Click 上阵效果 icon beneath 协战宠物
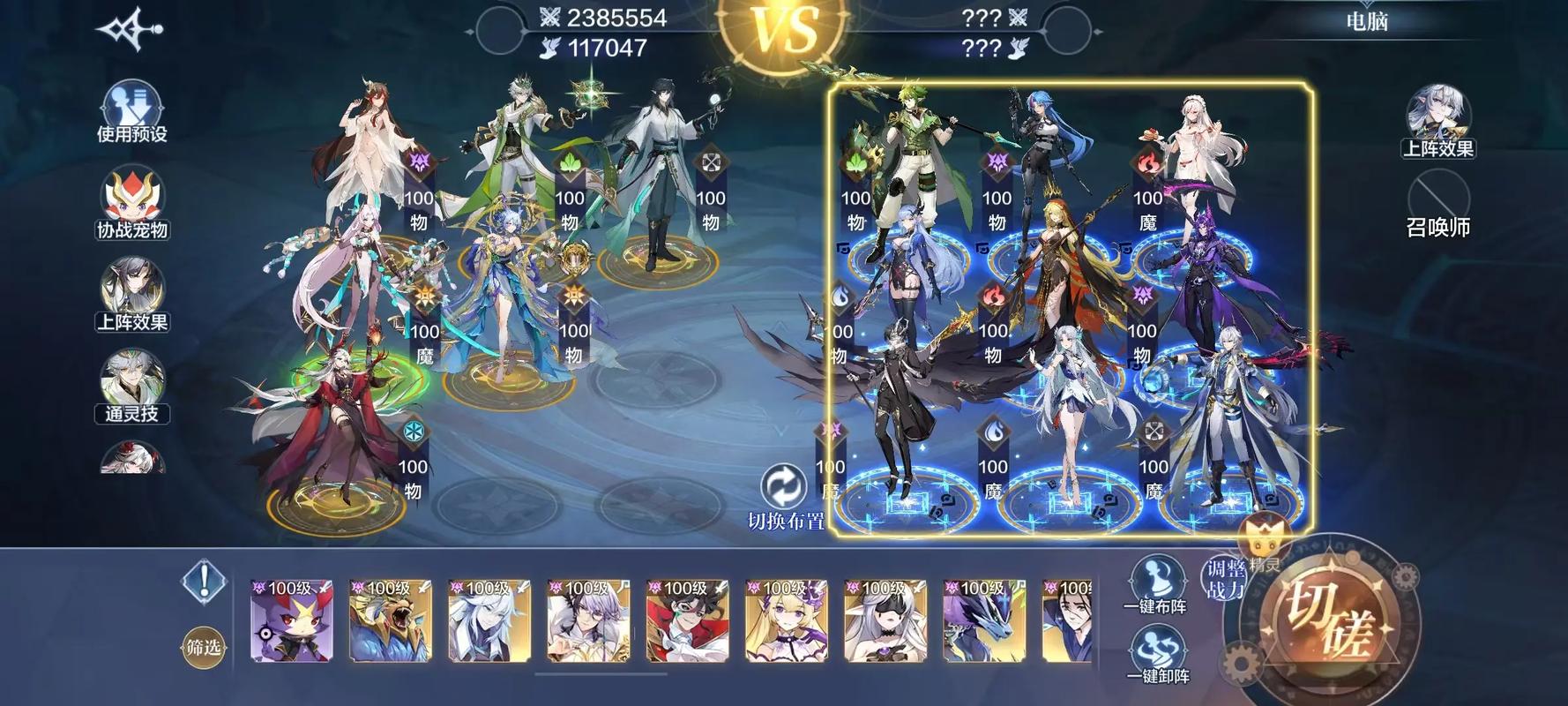 tap(132, 295)
